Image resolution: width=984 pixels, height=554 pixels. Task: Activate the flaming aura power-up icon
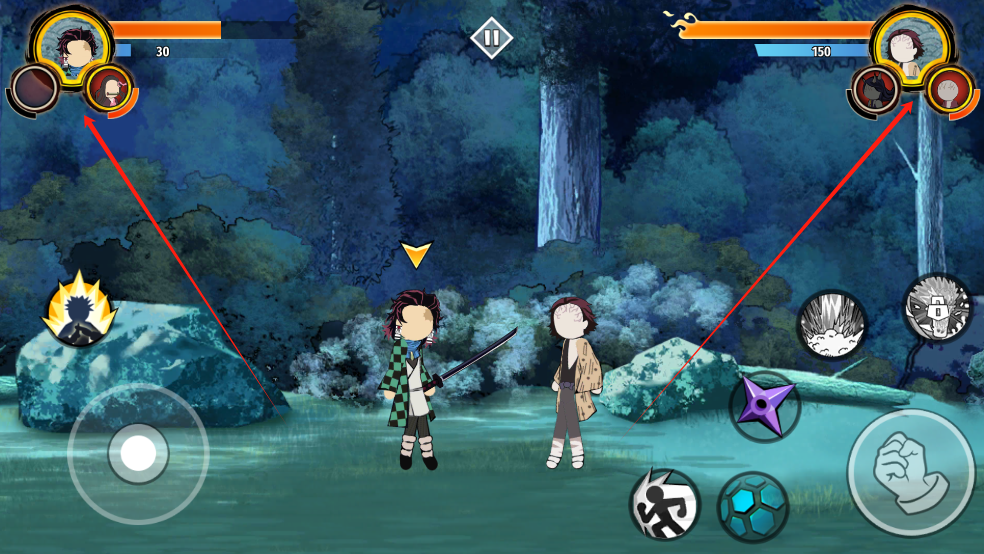[x=78, y=310]
